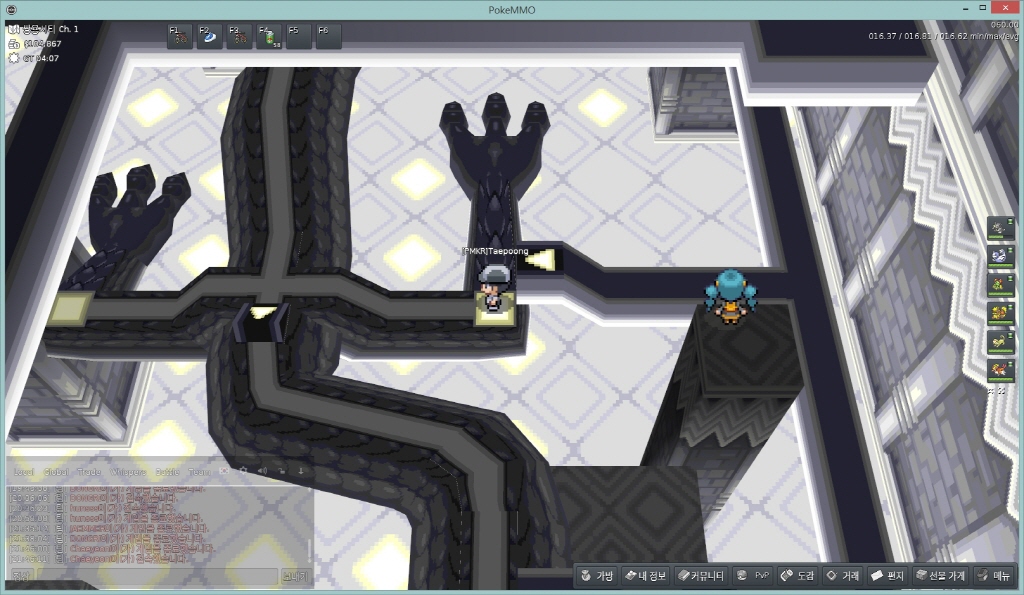The height and width of the screenshot is (595, 1024).
Task: Open the 가방 (bag) menu
Action: pyautogui.click(x=596, y=576)
